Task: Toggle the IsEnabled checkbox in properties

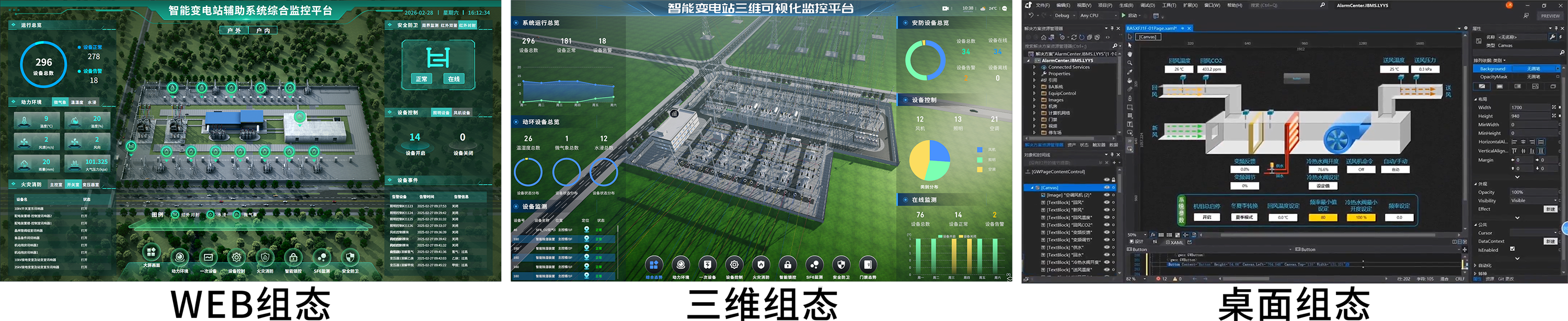Action: (x=1512, y=249)
